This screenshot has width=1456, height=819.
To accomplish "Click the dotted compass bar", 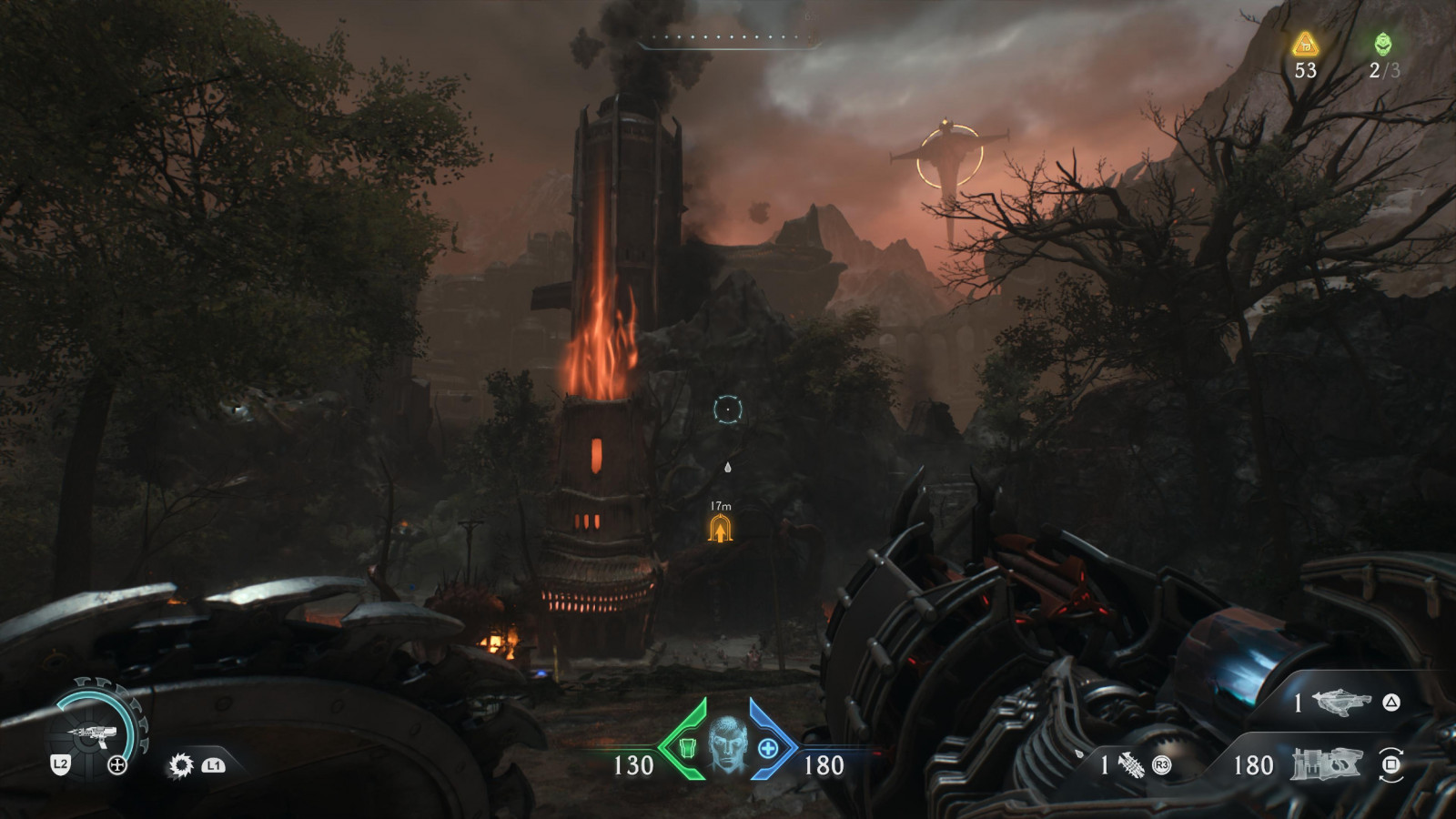I will 730,38.
